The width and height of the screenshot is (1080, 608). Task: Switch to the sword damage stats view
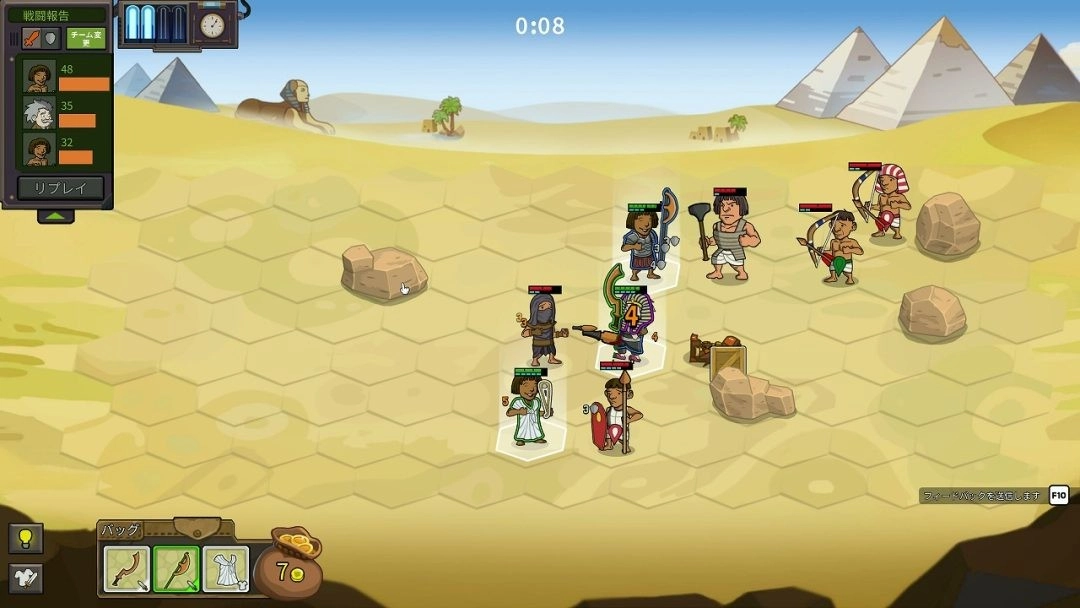pyautogui.click(x=31, y=39)
